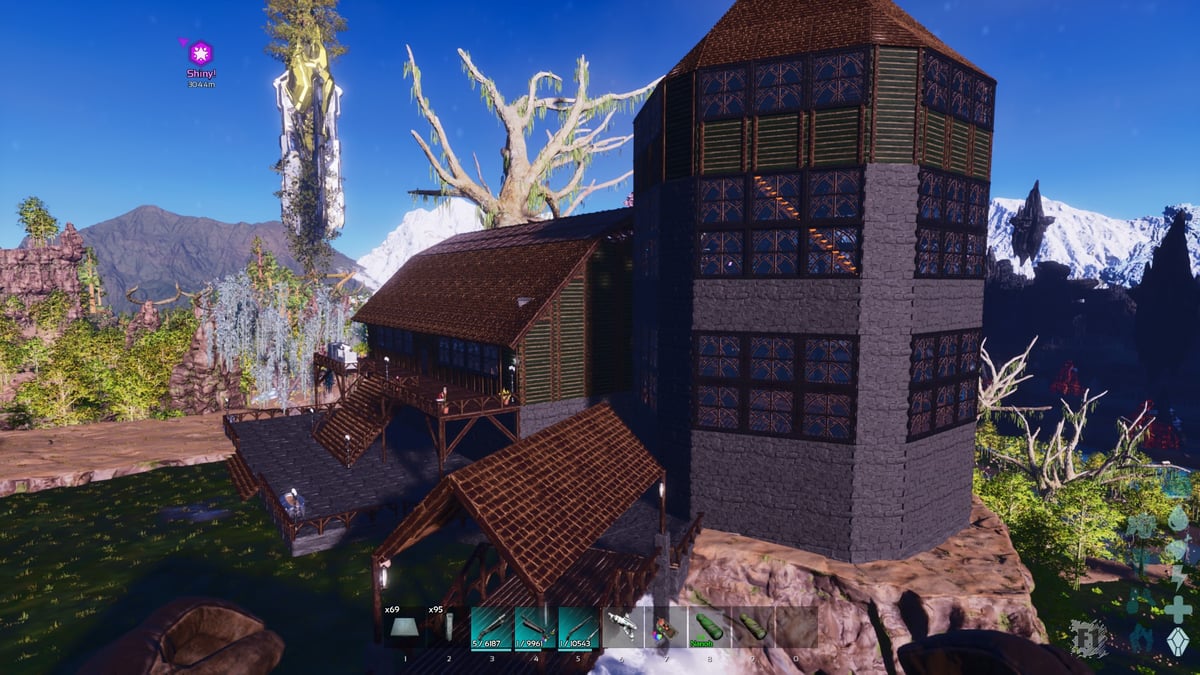Select the x69 building tile hotbar slot
1200x675 pixels.
(405, 627)
